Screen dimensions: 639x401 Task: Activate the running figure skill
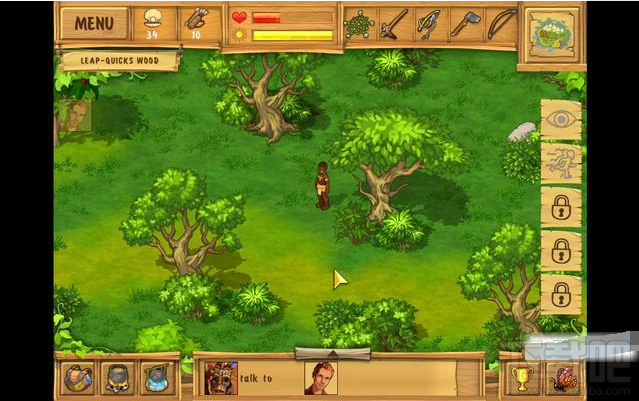[560, 163]
